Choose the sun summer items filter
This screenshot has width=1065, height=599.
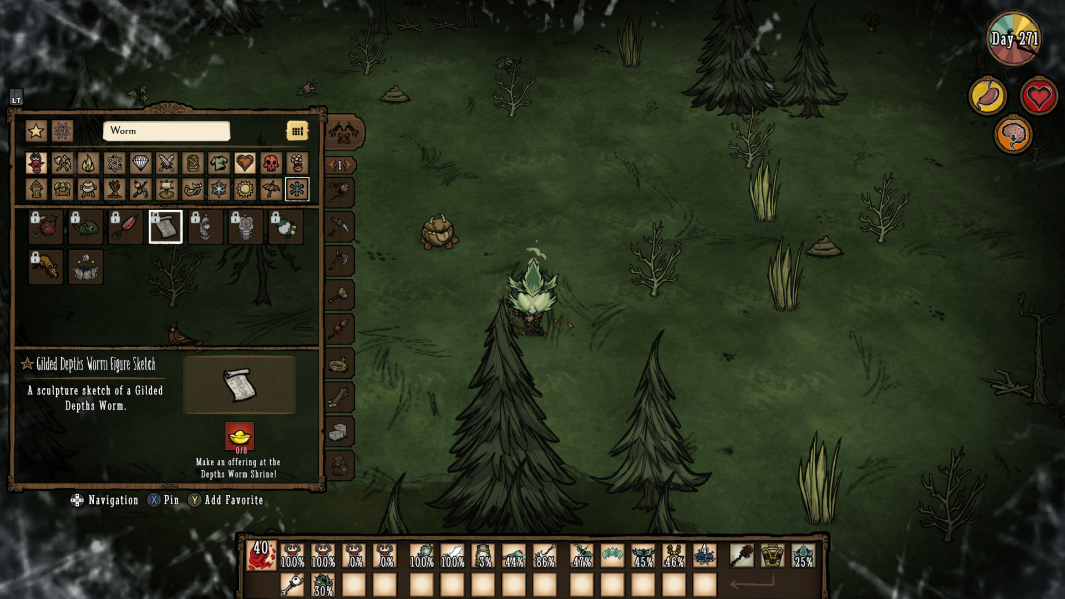[245, 189]
